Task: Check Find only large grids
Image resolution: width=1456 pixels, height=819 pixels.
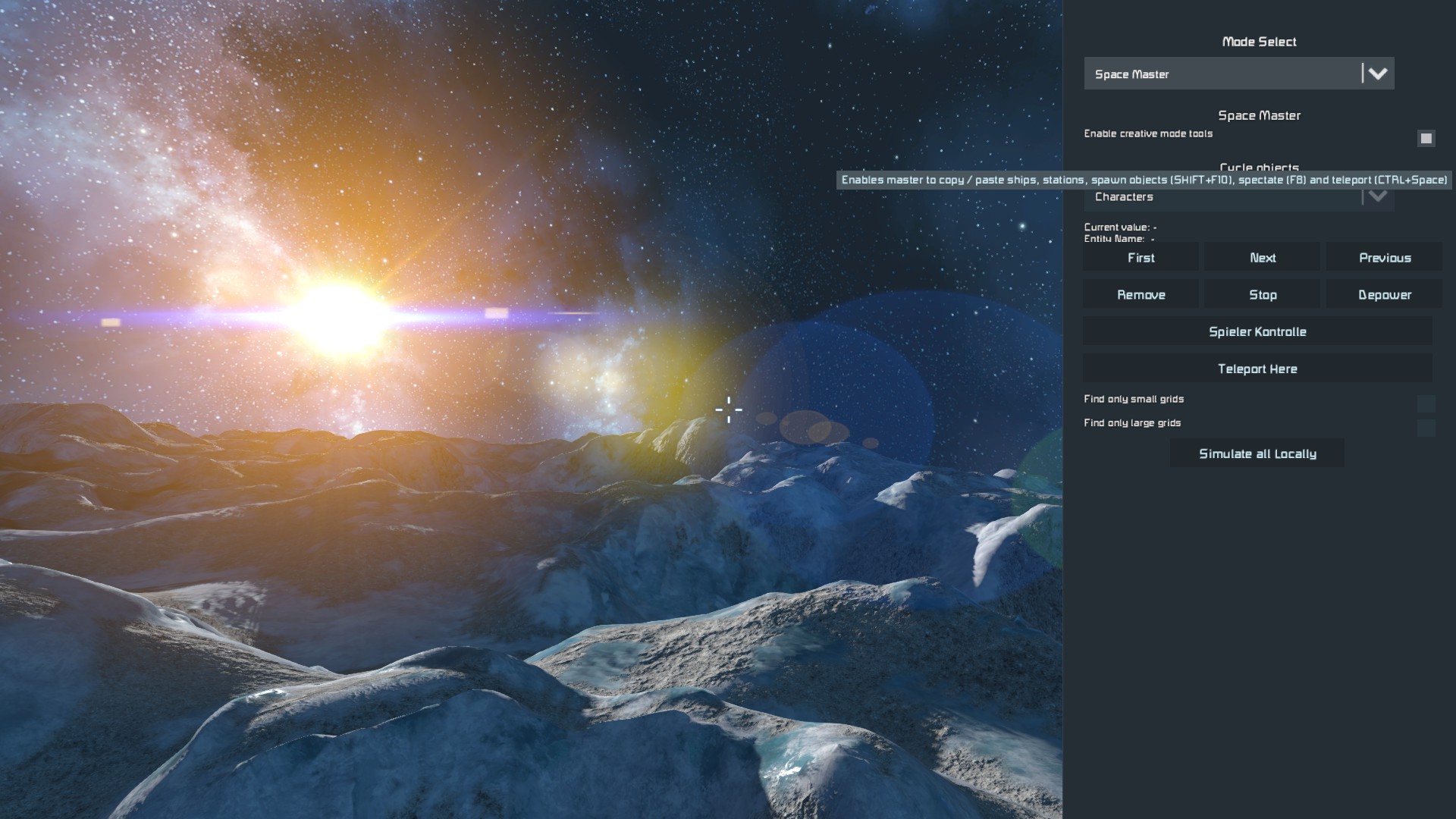Action: pos(1426,428)
